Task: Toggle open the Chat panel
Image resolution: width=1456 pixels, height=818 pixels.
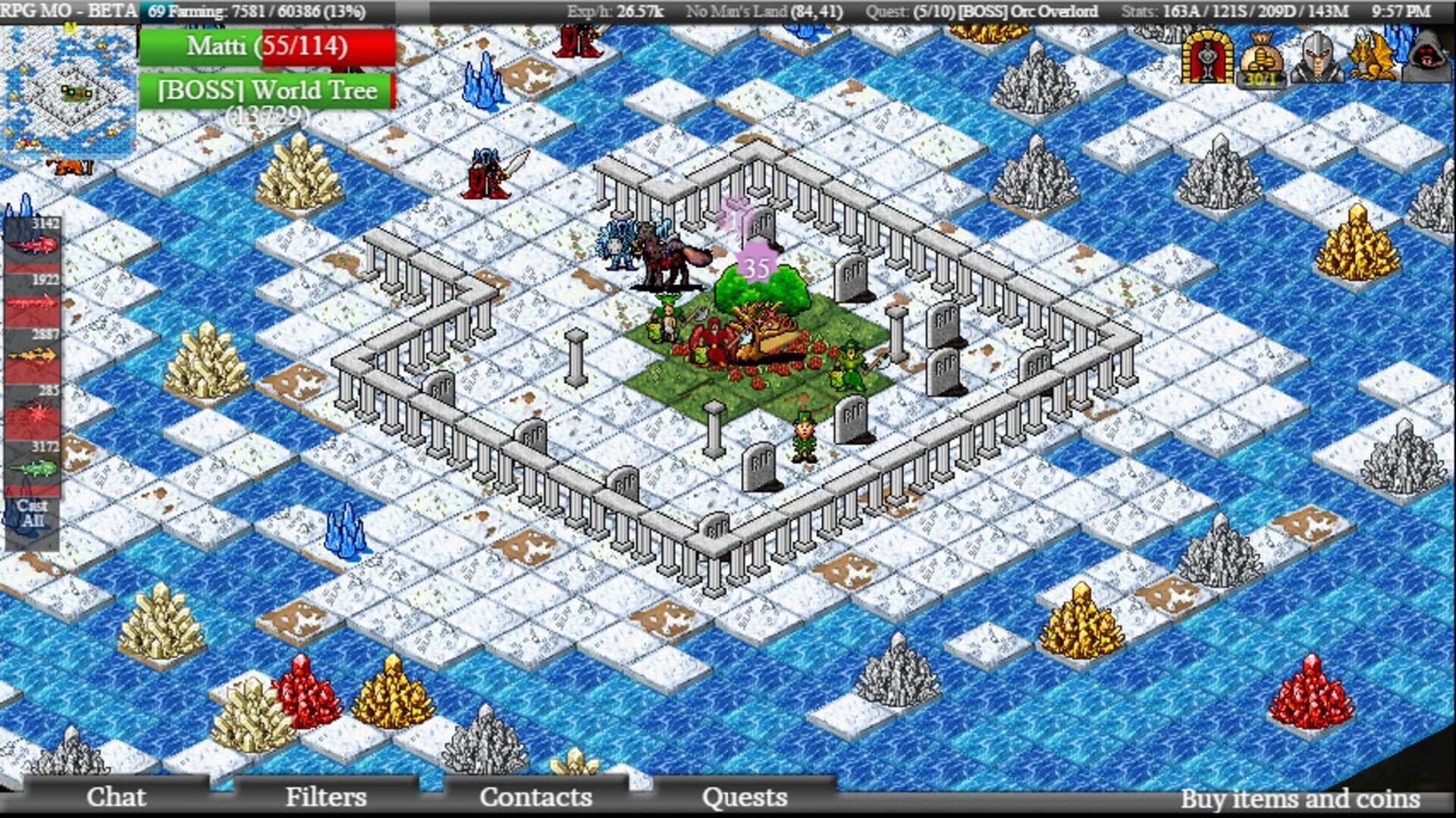Action: click(x=117, y=798)
